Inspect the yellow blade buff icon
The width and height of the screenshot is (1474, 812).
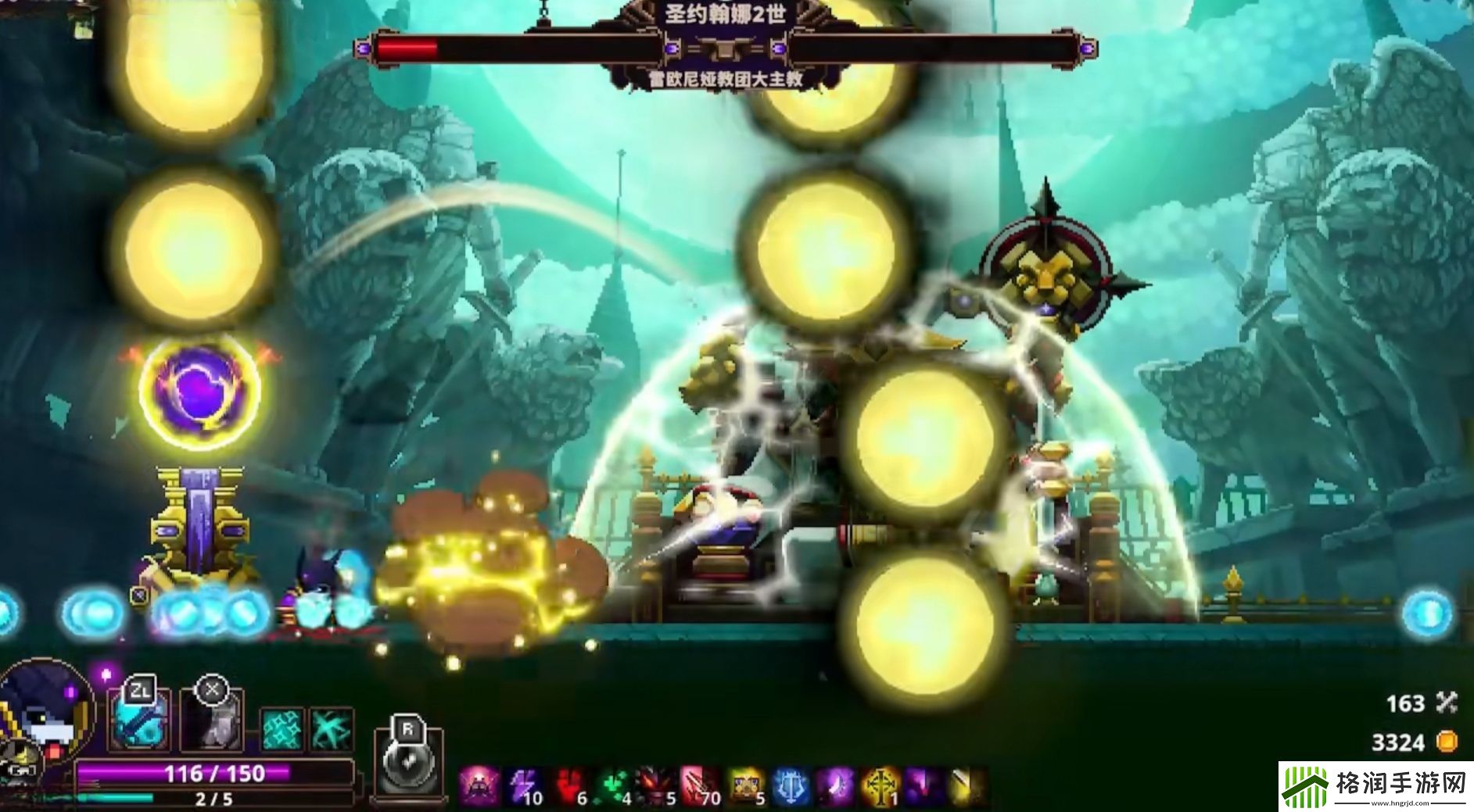coord(967,785)
